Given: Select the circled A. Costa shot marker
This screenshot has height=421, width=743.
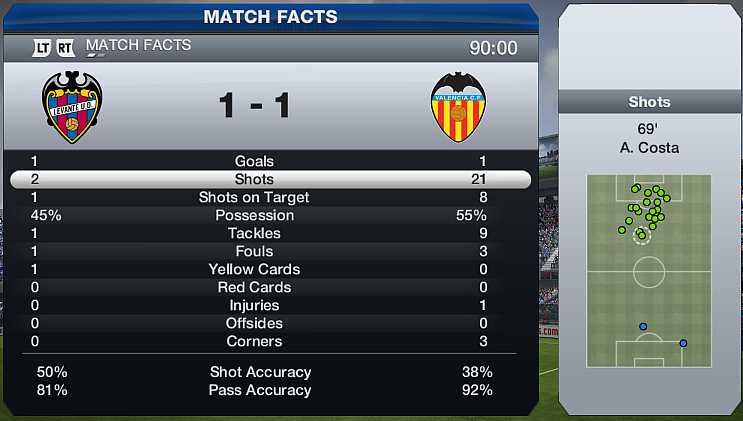Looking at the screenshot, I should tap(641, 236).
